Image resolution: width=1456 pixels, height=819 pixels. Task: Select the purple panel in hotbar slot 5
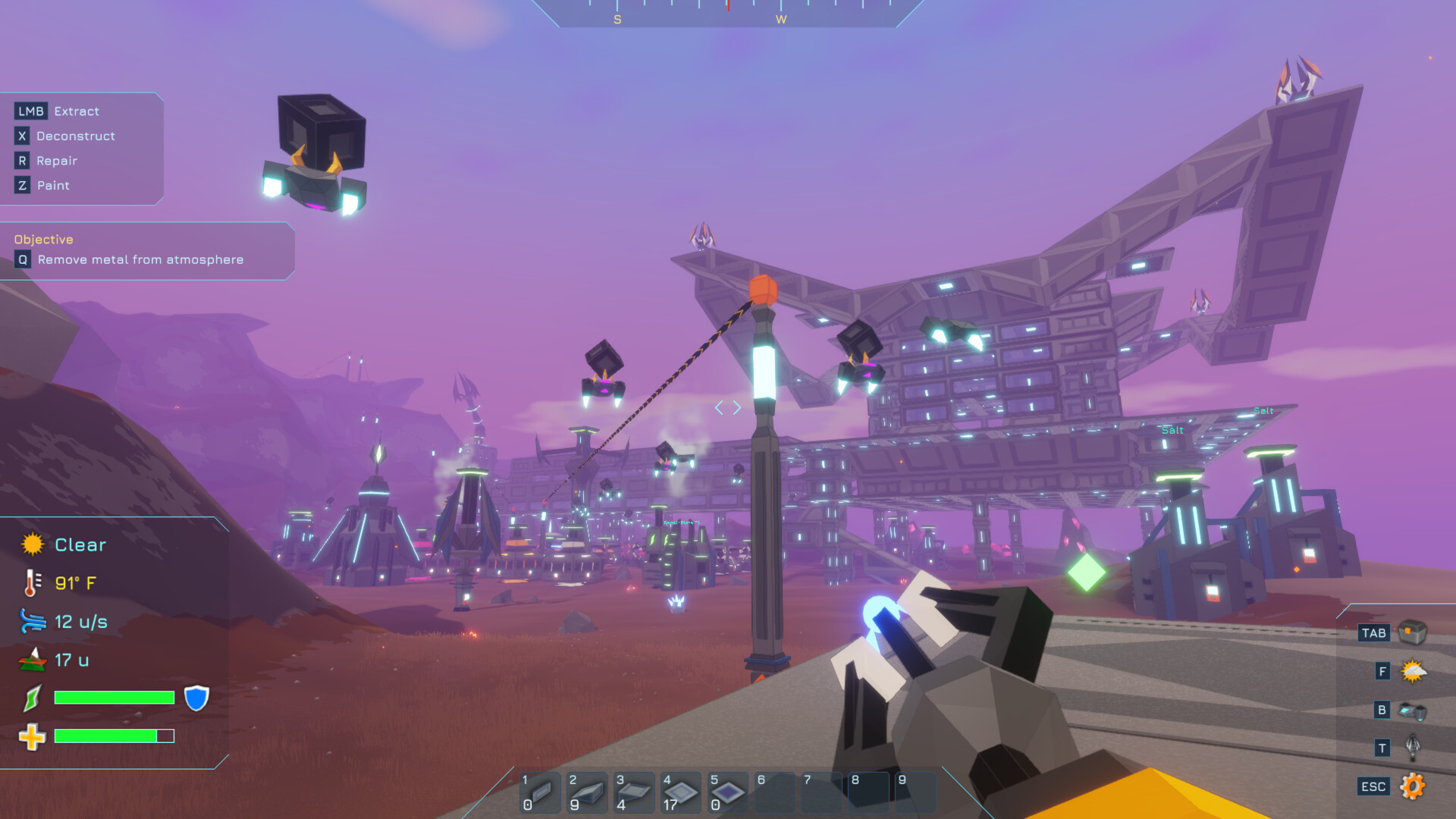[727, 792]
